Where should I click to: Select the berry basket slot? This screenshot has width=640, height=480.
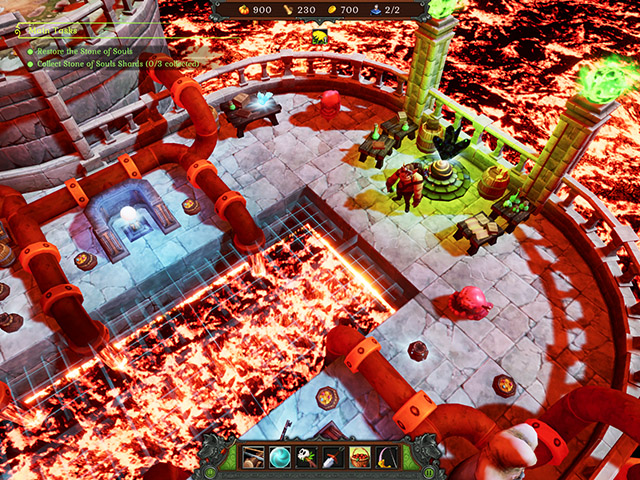click(x=360, y=456)
